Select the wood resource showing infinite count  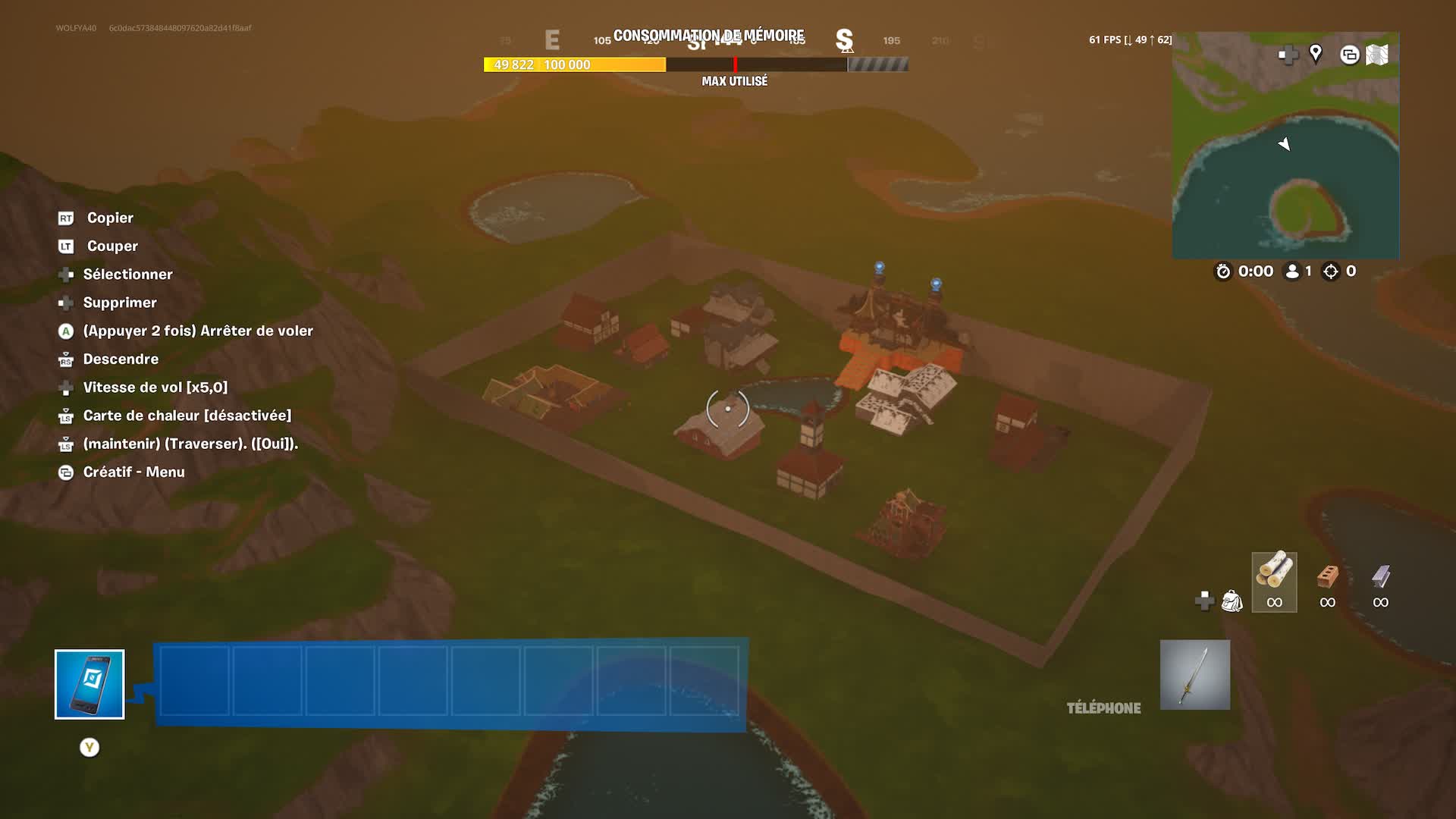point(1274,582)
